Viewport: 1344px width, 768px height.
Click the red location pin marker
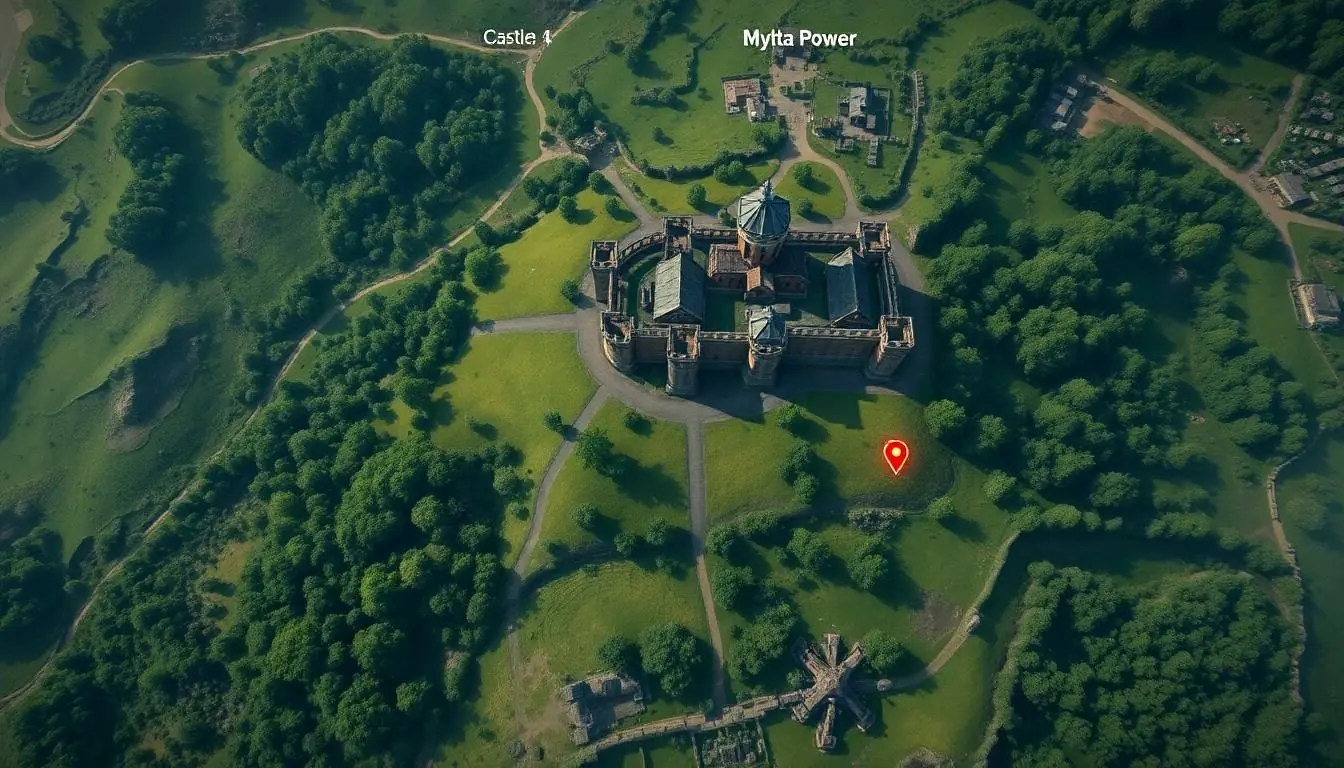pos(895,455)
